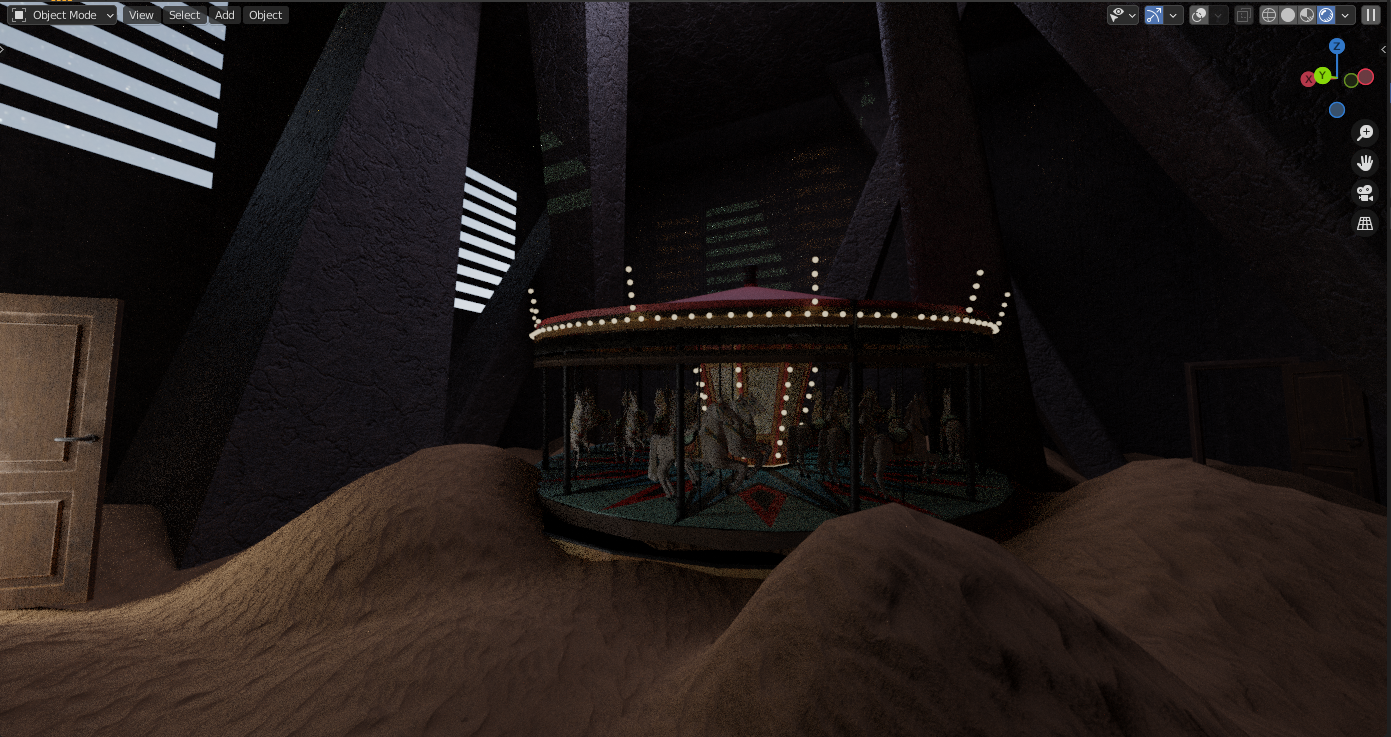Viewport: 1391px width, 737px height.
Task: Select rendered shading mode
Action: tap(1326, 15)
